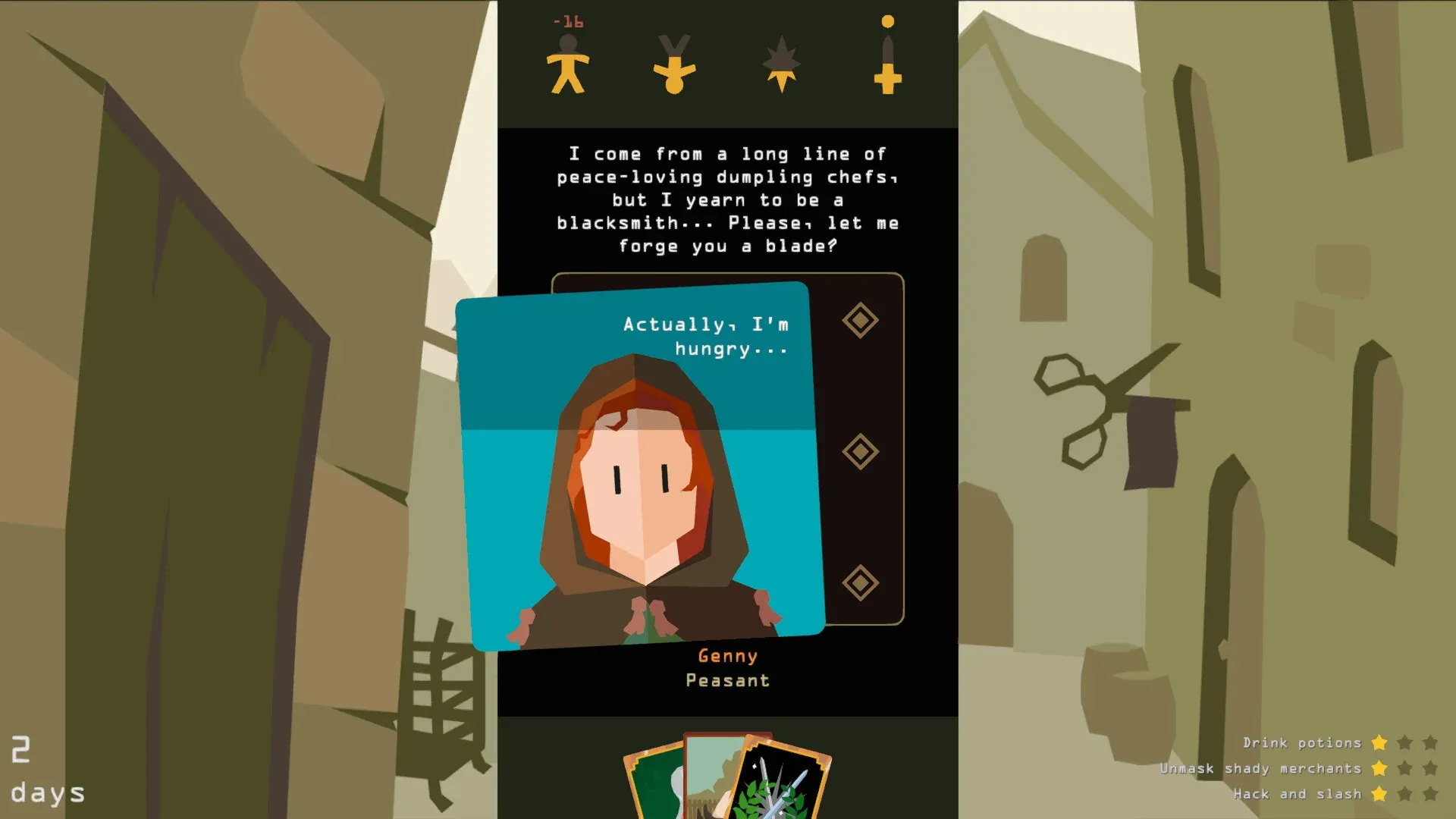Toggle the star beside Unmask shady merchants
The width and height of the screenshot is (1456, 819).
1378,768
